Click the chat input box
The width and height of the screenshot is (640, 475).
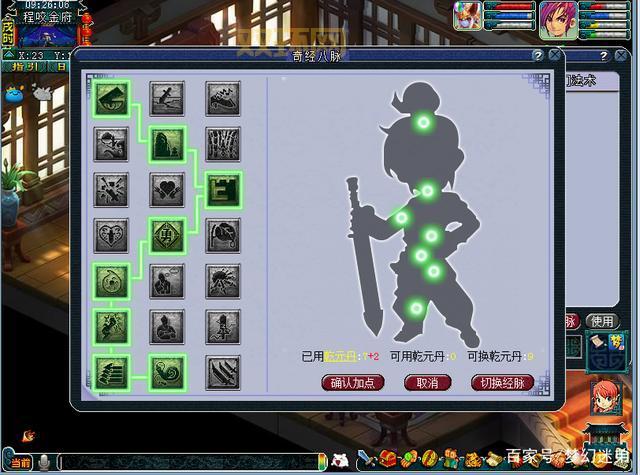[190, 462]
